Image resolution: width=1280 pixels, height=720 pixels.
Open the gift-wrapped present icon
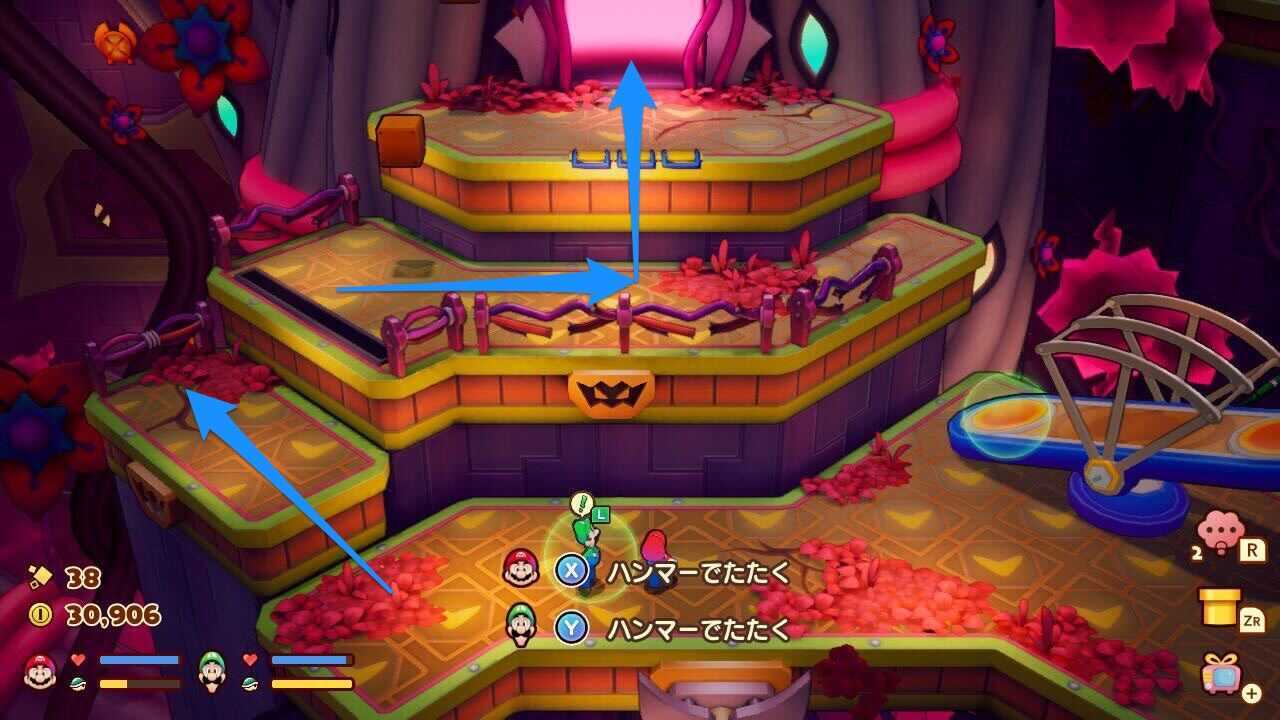click(1222, 674)
